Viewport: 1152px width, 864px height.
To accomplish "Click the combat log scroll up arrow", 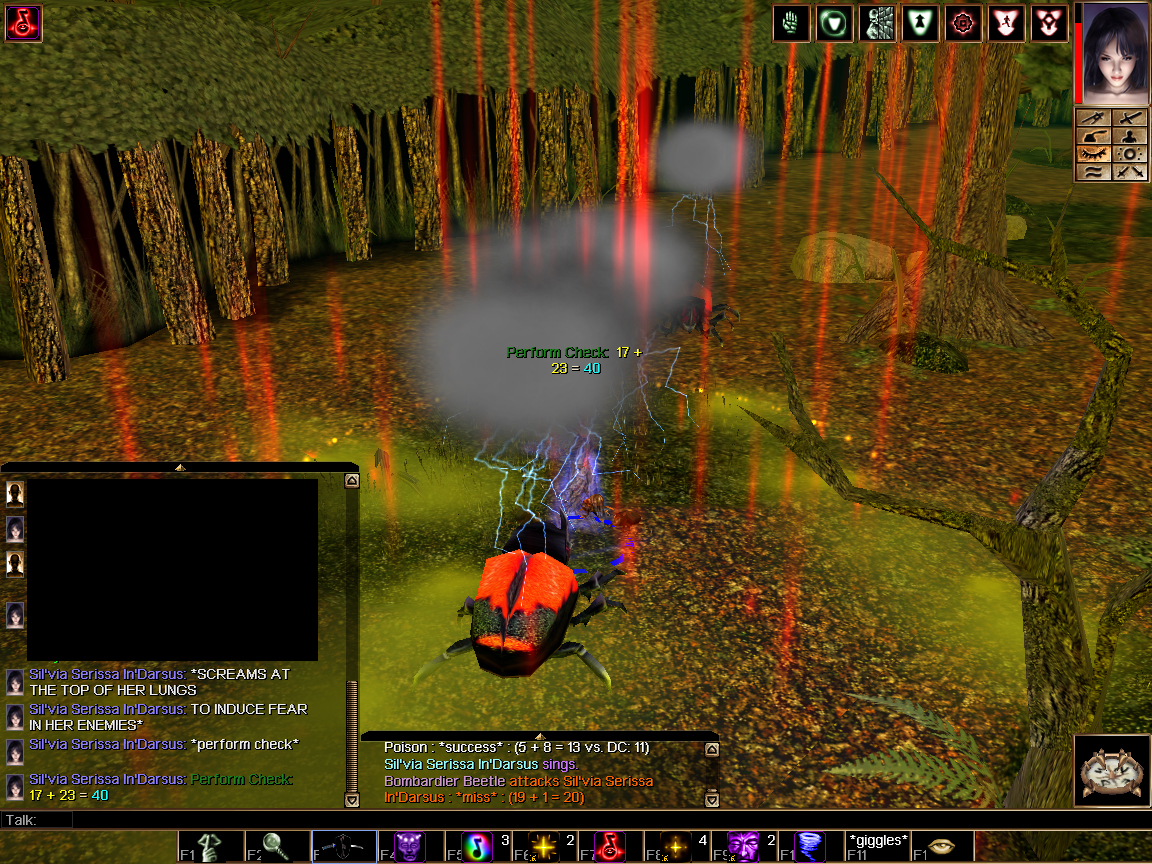I will 711,749.
